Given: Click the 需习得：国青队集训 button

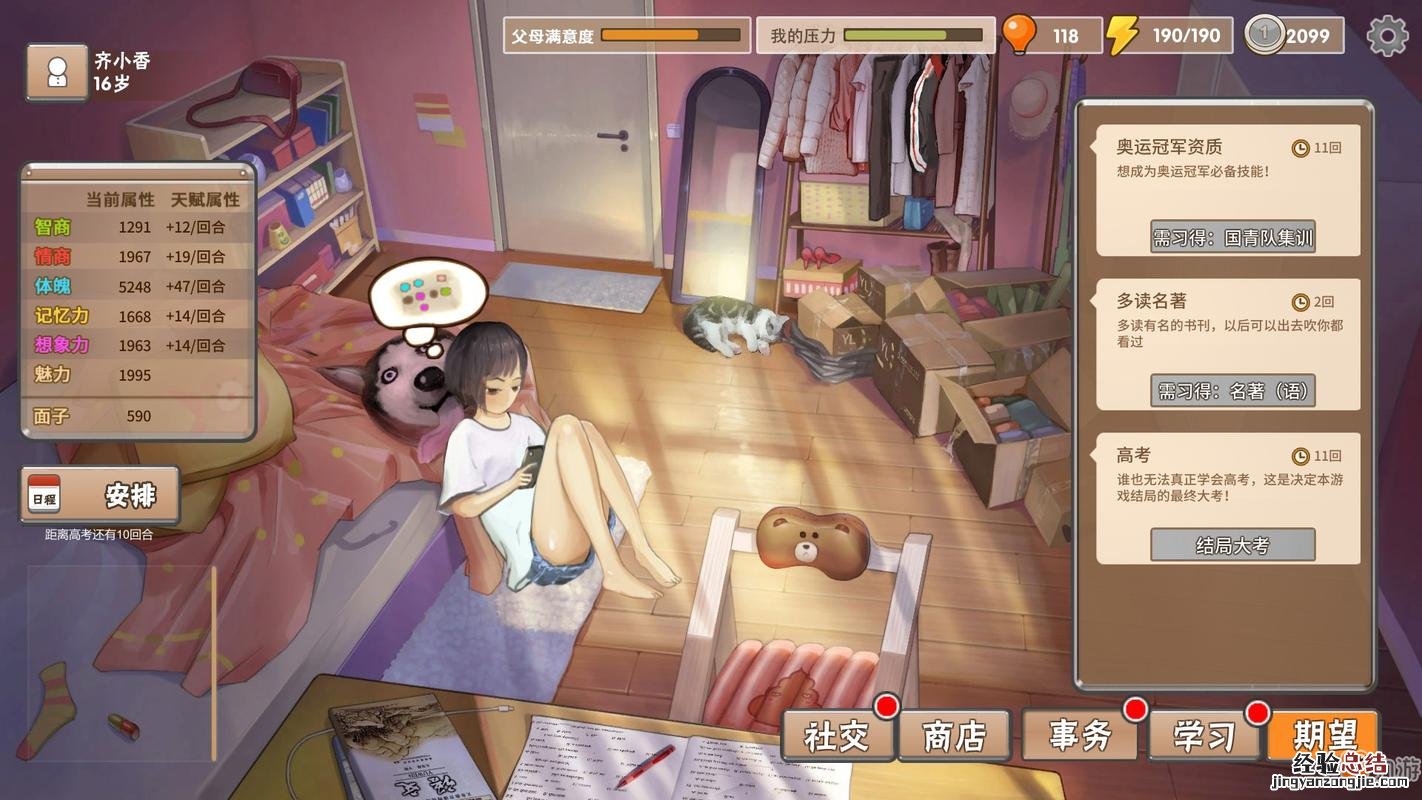Looking at the screenshot, I should [x=1232, y=237].
